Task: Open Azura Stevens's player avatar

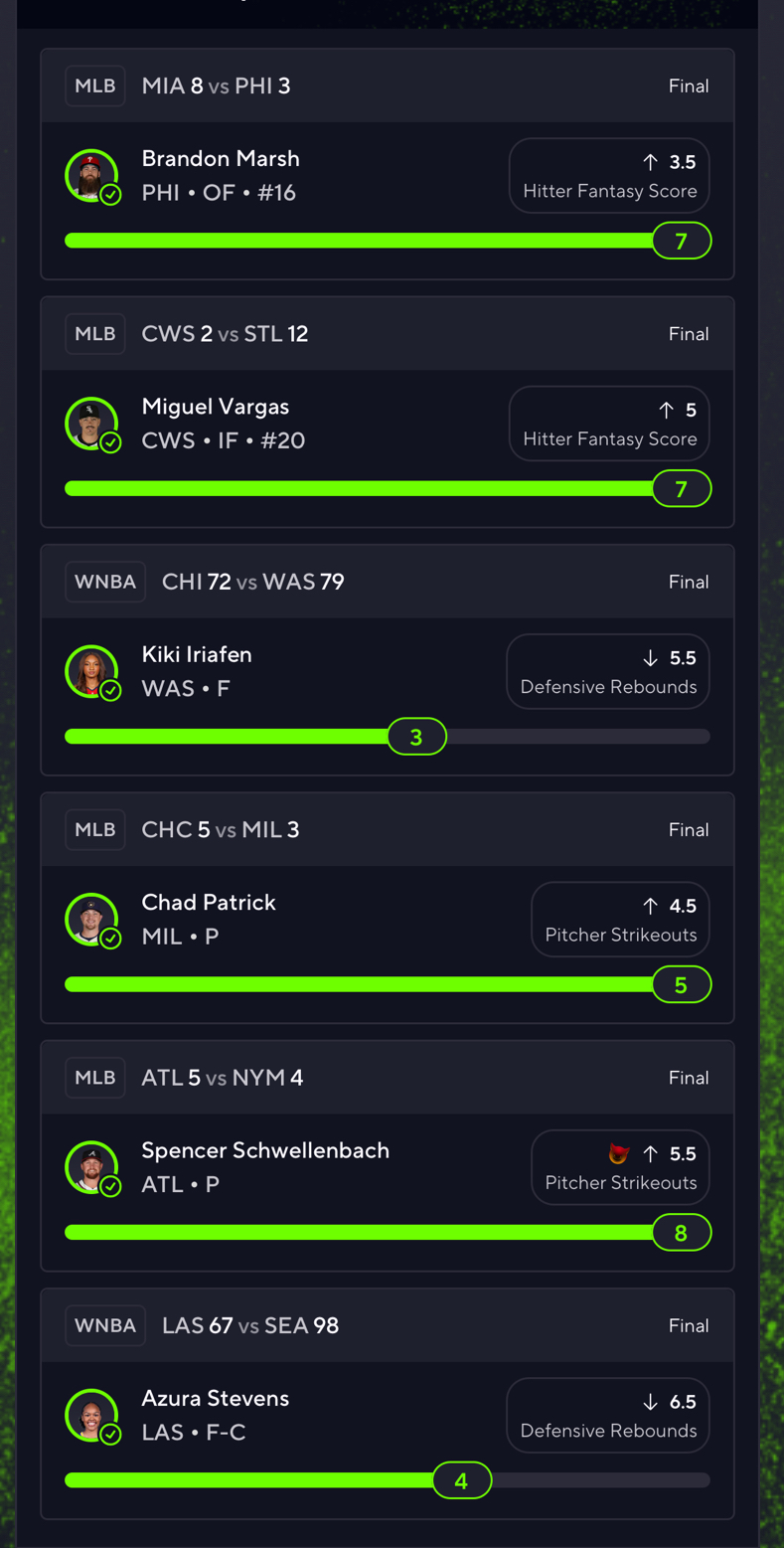Action: point(90,1414)
